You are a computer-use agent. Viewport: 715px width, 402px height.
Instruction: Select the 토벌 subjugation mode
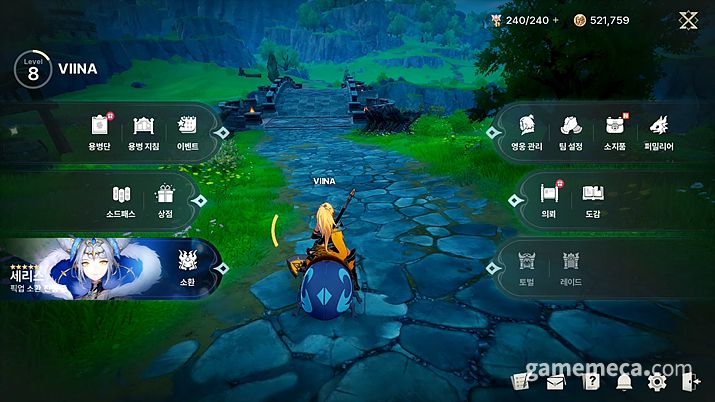[528, 266]
